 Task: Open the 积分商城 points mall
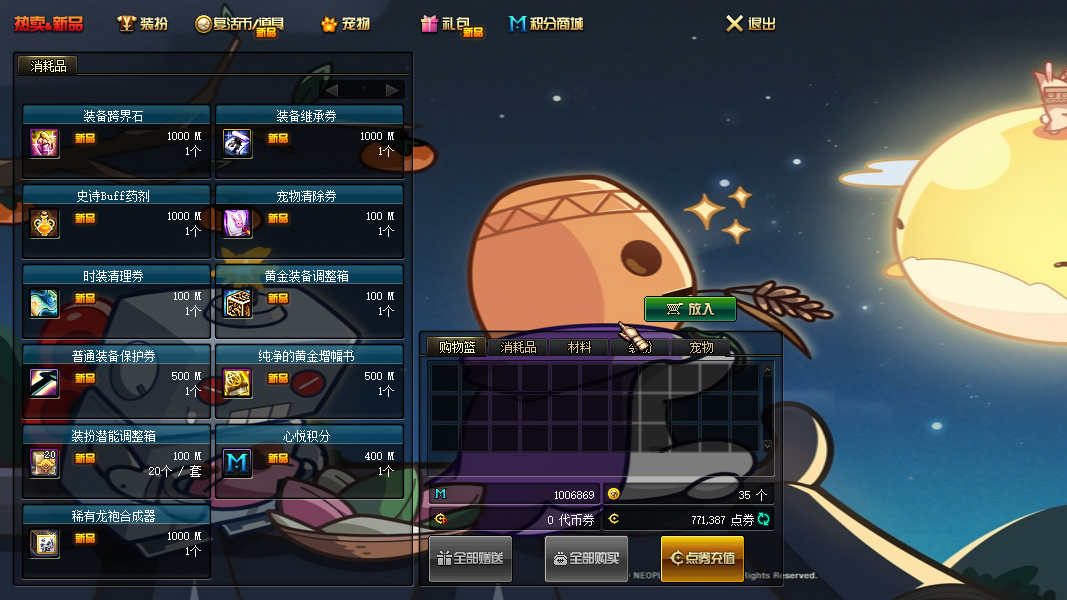coord(546,23)
